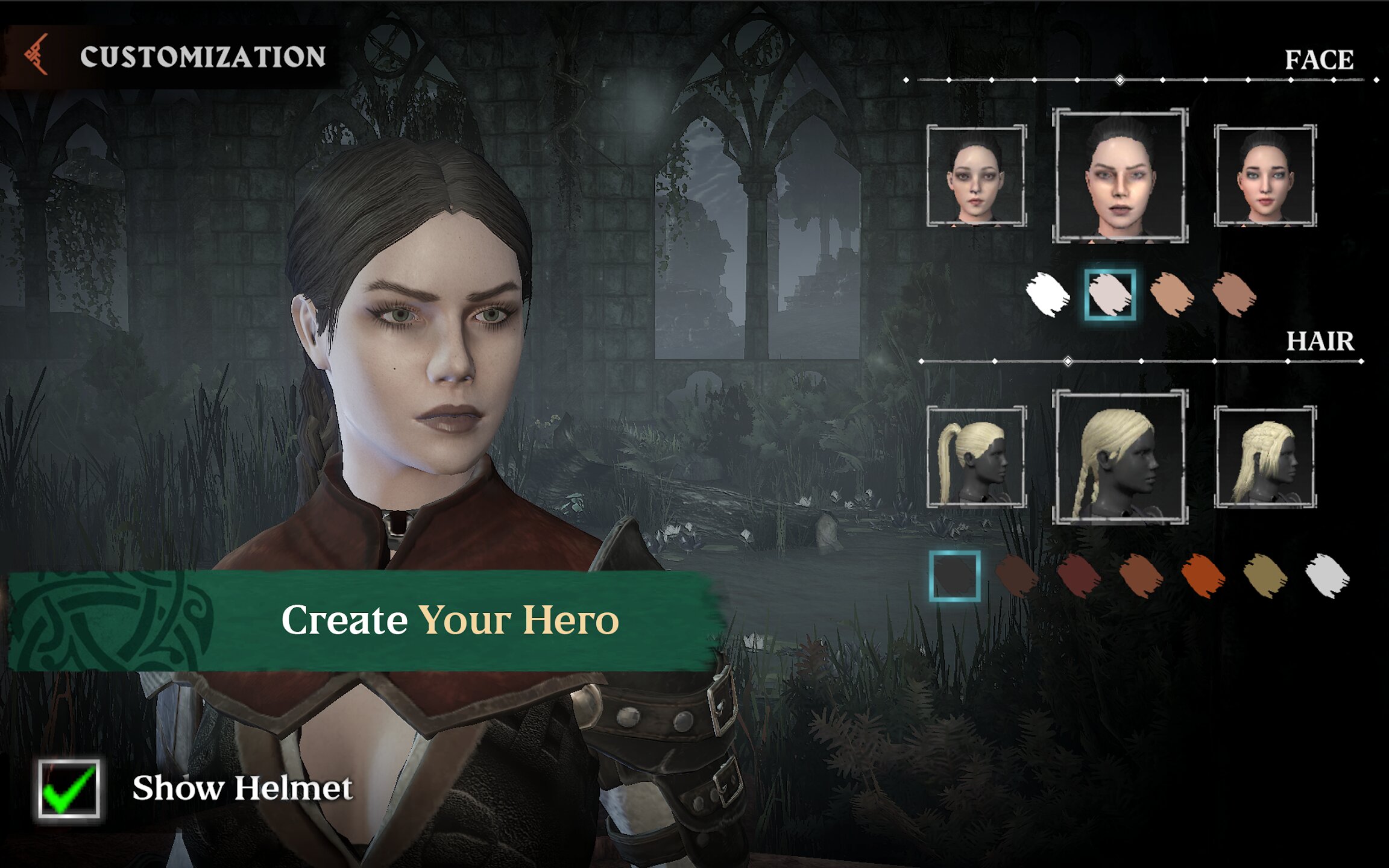Apply the dark brown hair color
This screenshot has height=868, width=1389.
tap(1016, 576)
